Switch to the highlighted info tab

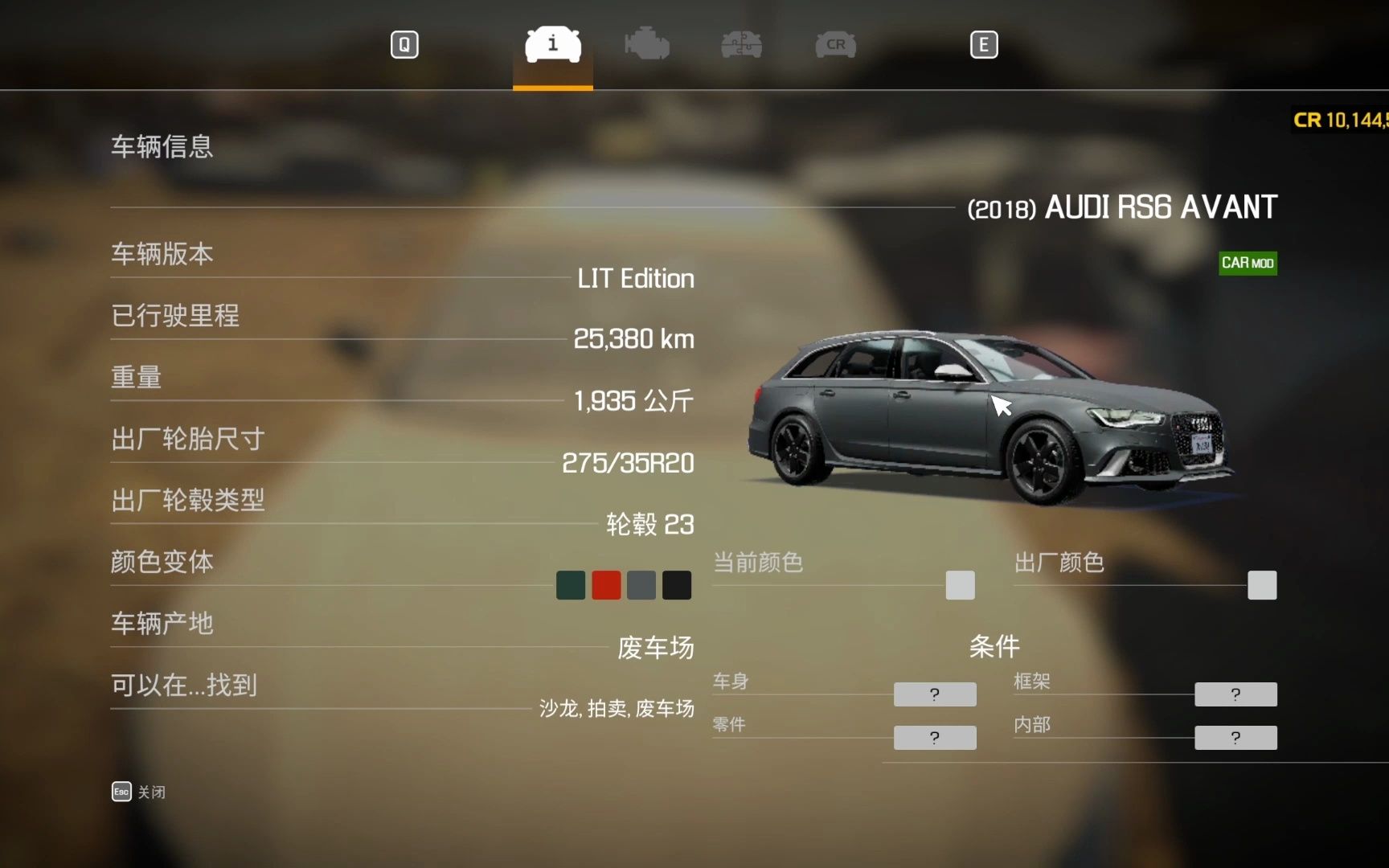coord(551,45)
